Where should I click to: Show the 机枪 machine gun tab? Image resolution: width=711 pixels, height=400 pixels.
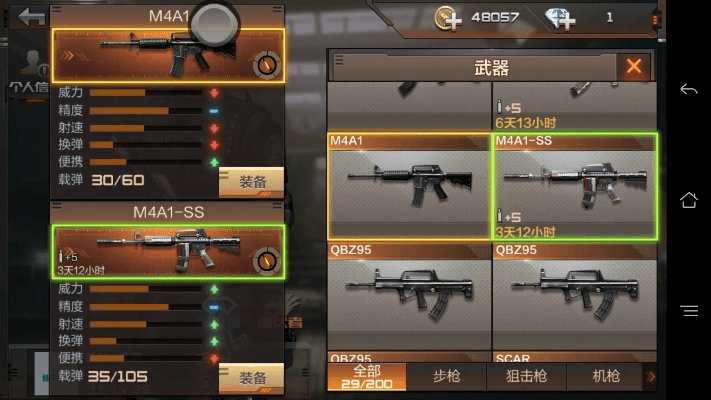[x=606, y=376]
